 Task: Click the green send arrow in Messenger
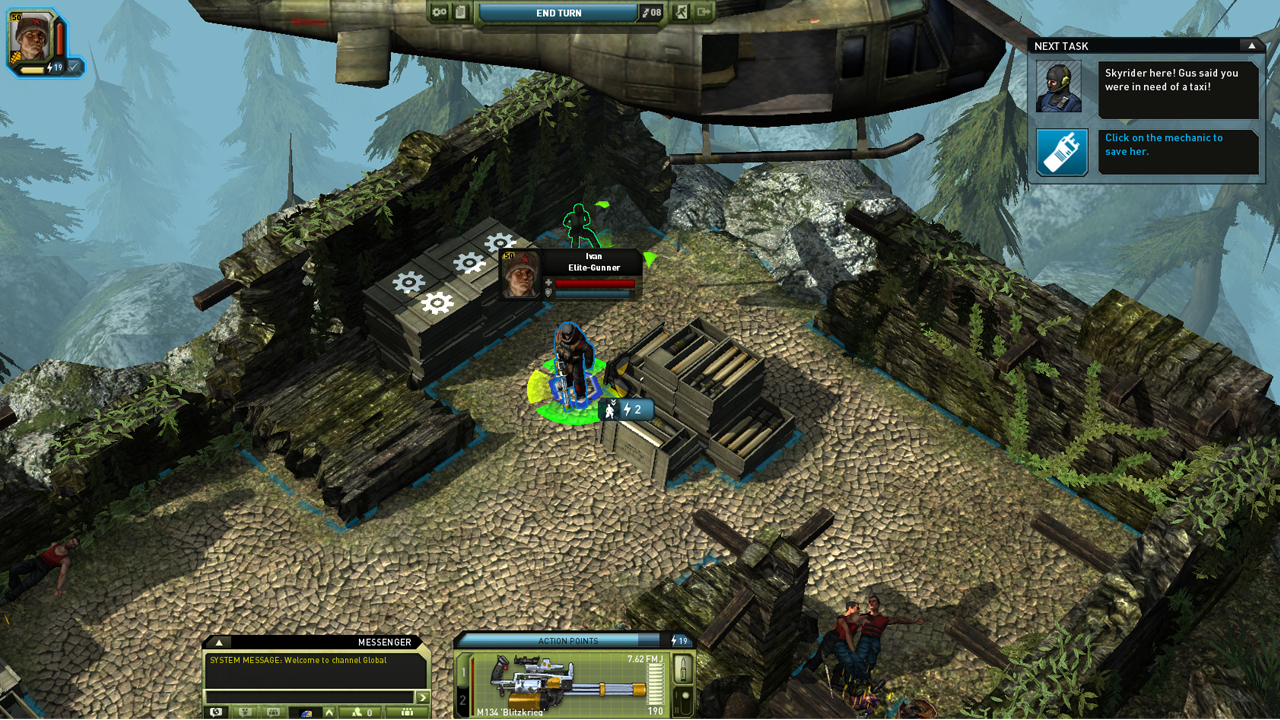(422, 697)
